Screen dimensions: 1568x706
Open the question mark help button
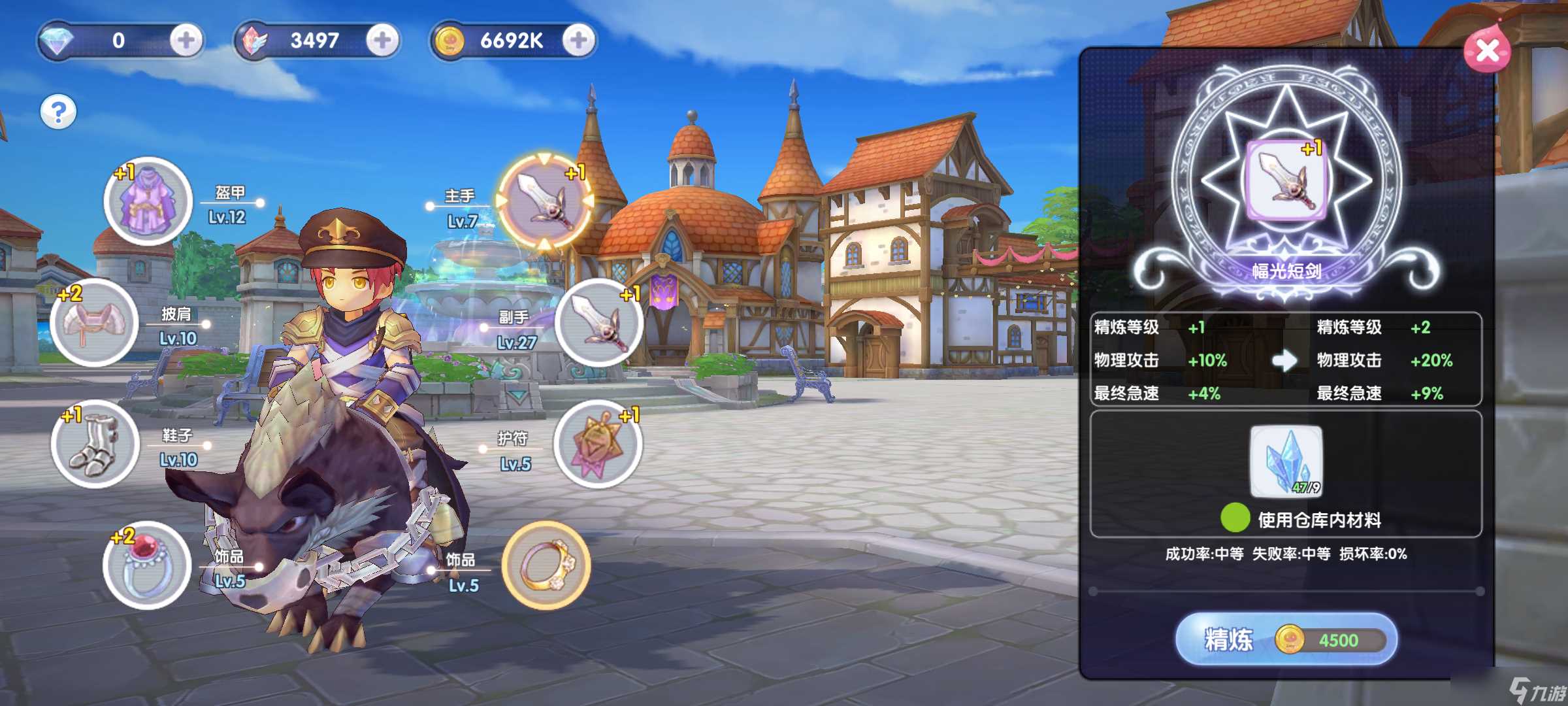[58, 112]
